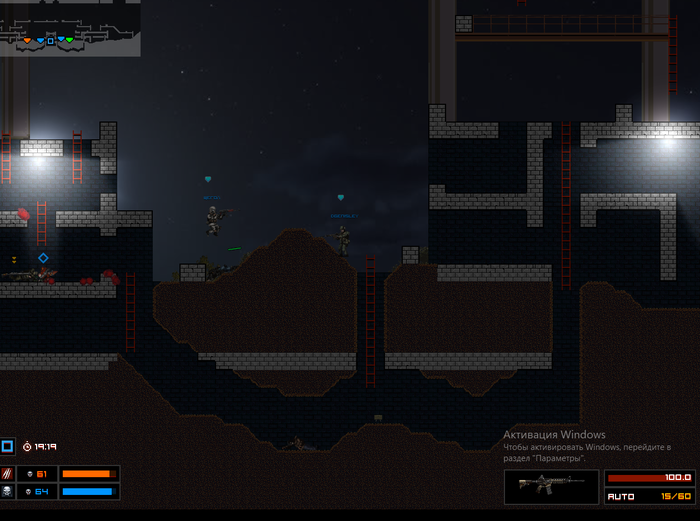Select the assault rifle weapon slot

(552, 487)
